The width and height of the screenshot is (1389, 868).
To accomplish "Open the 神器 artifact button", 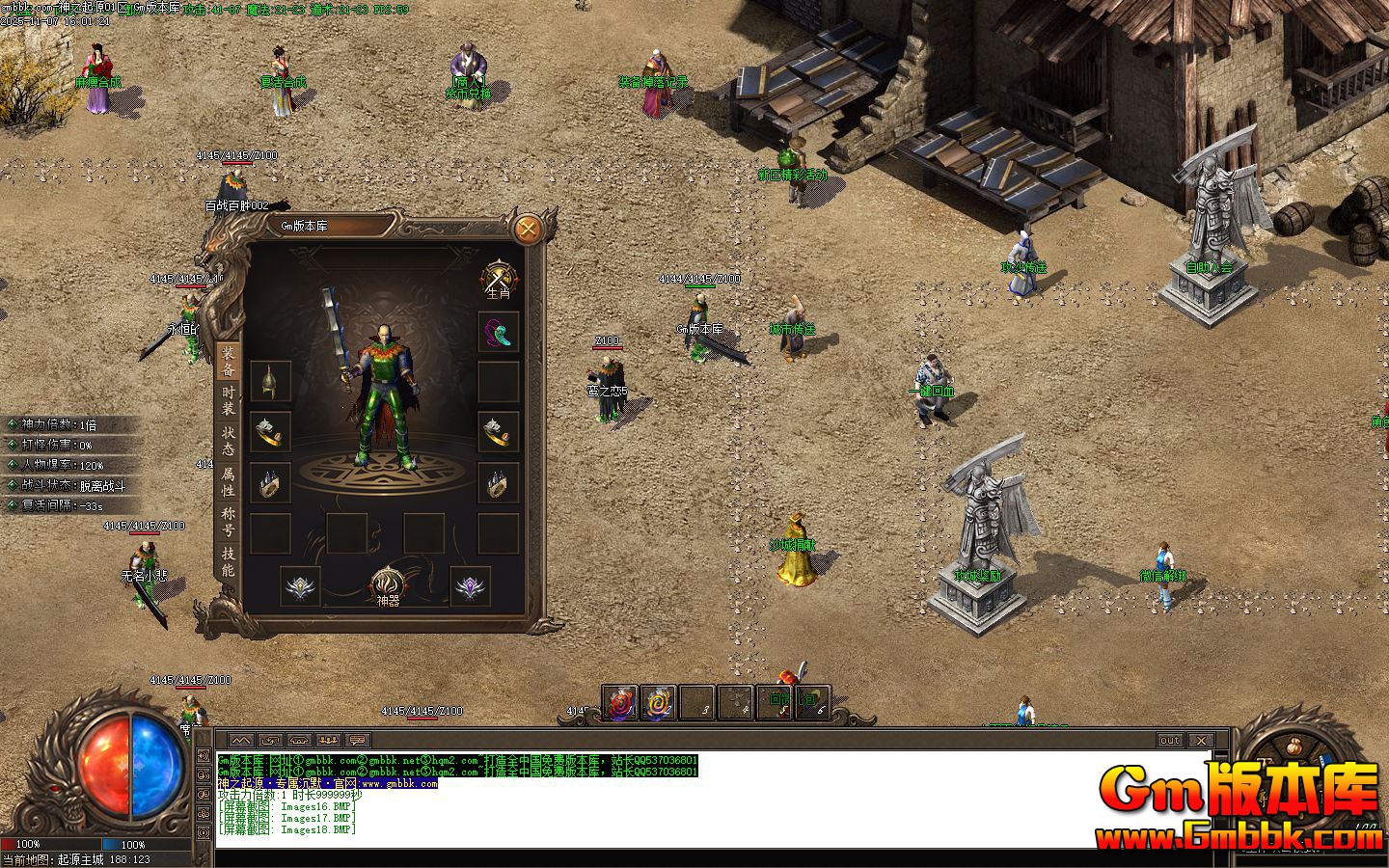I will coord(388,585).
